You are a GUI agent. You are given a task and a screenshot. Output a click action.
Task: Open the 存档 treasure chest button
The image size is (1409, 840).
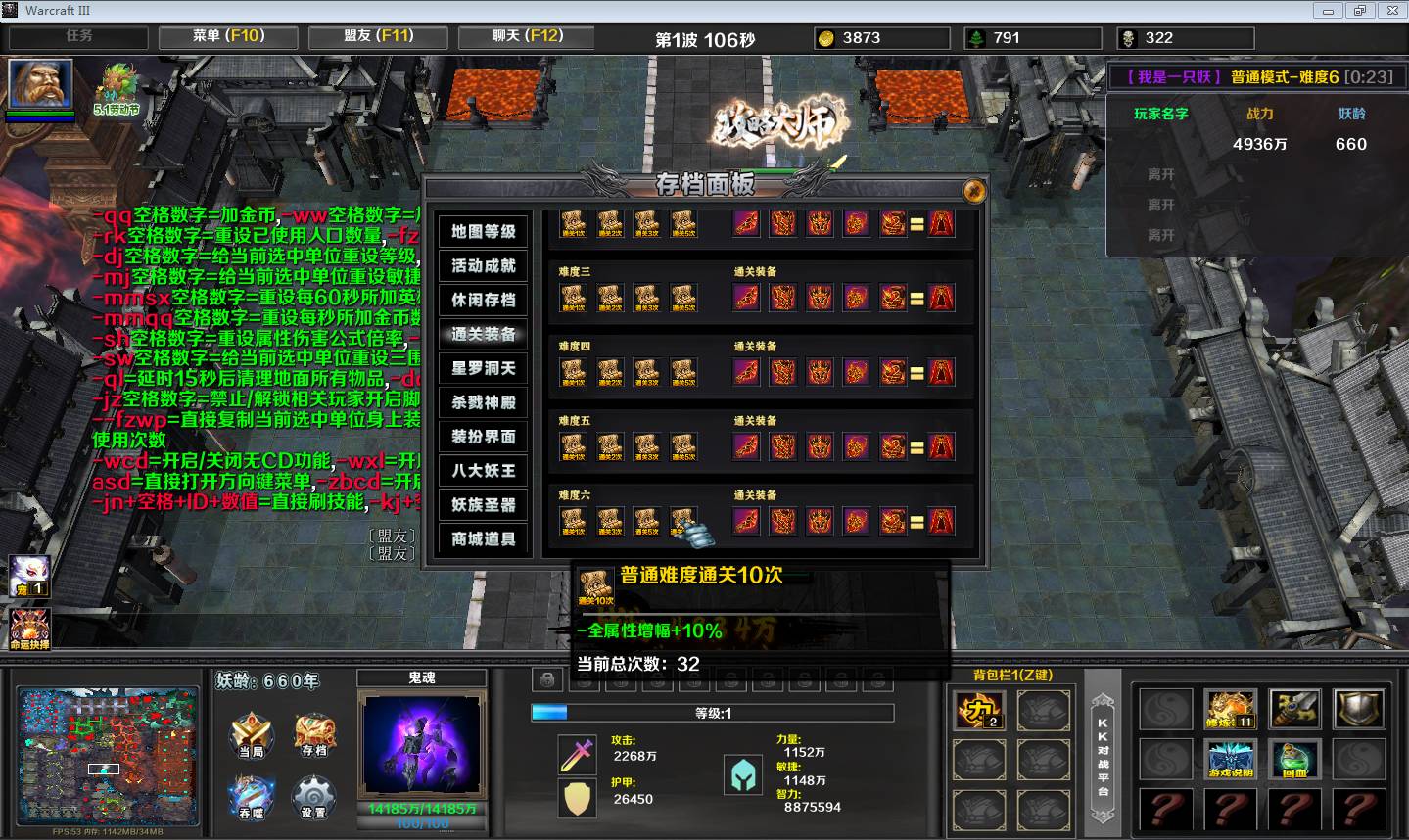coord(314,734)
